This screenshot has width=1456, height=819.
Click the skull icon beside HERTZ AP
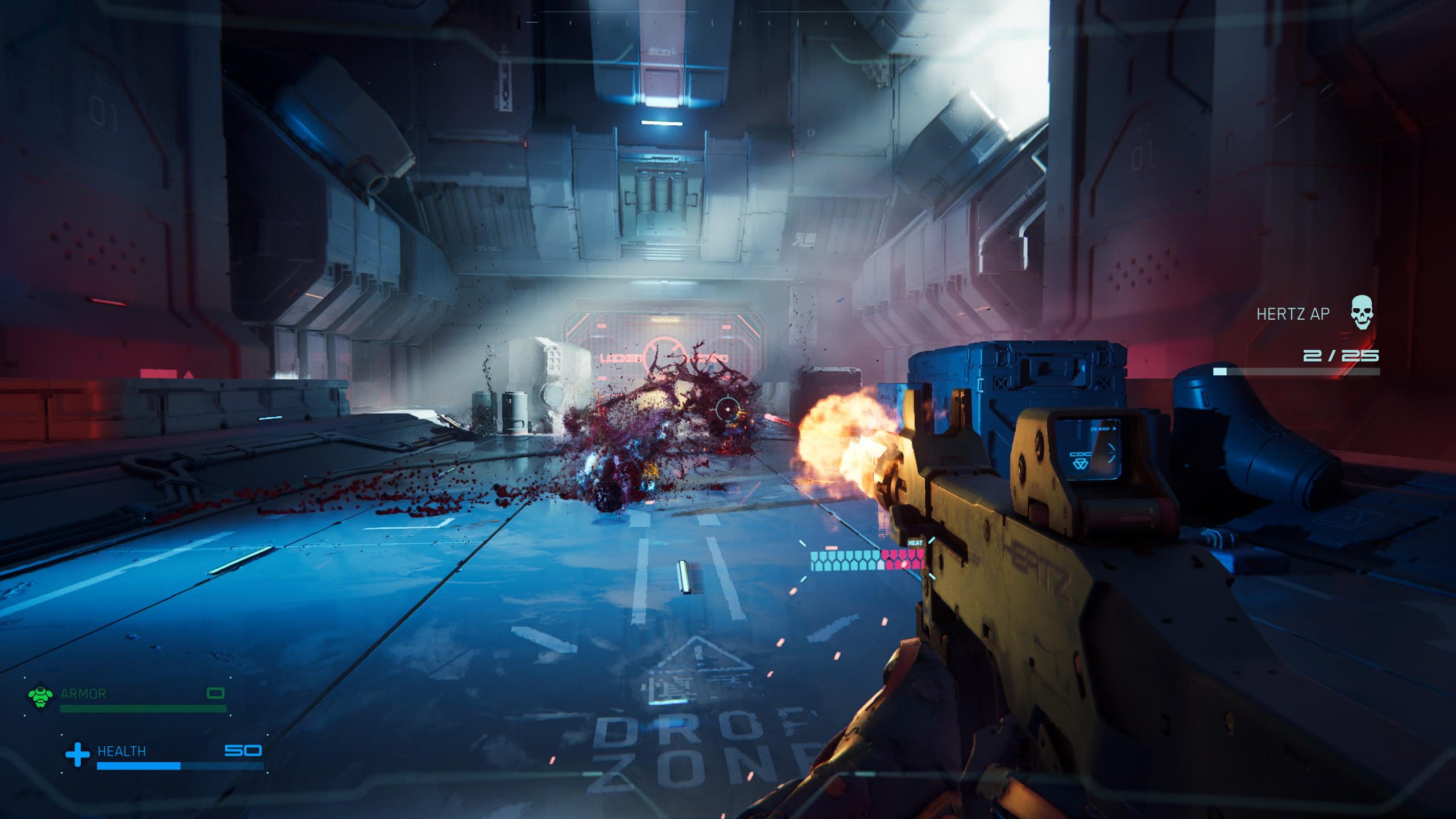click(x=1362, y=312)
